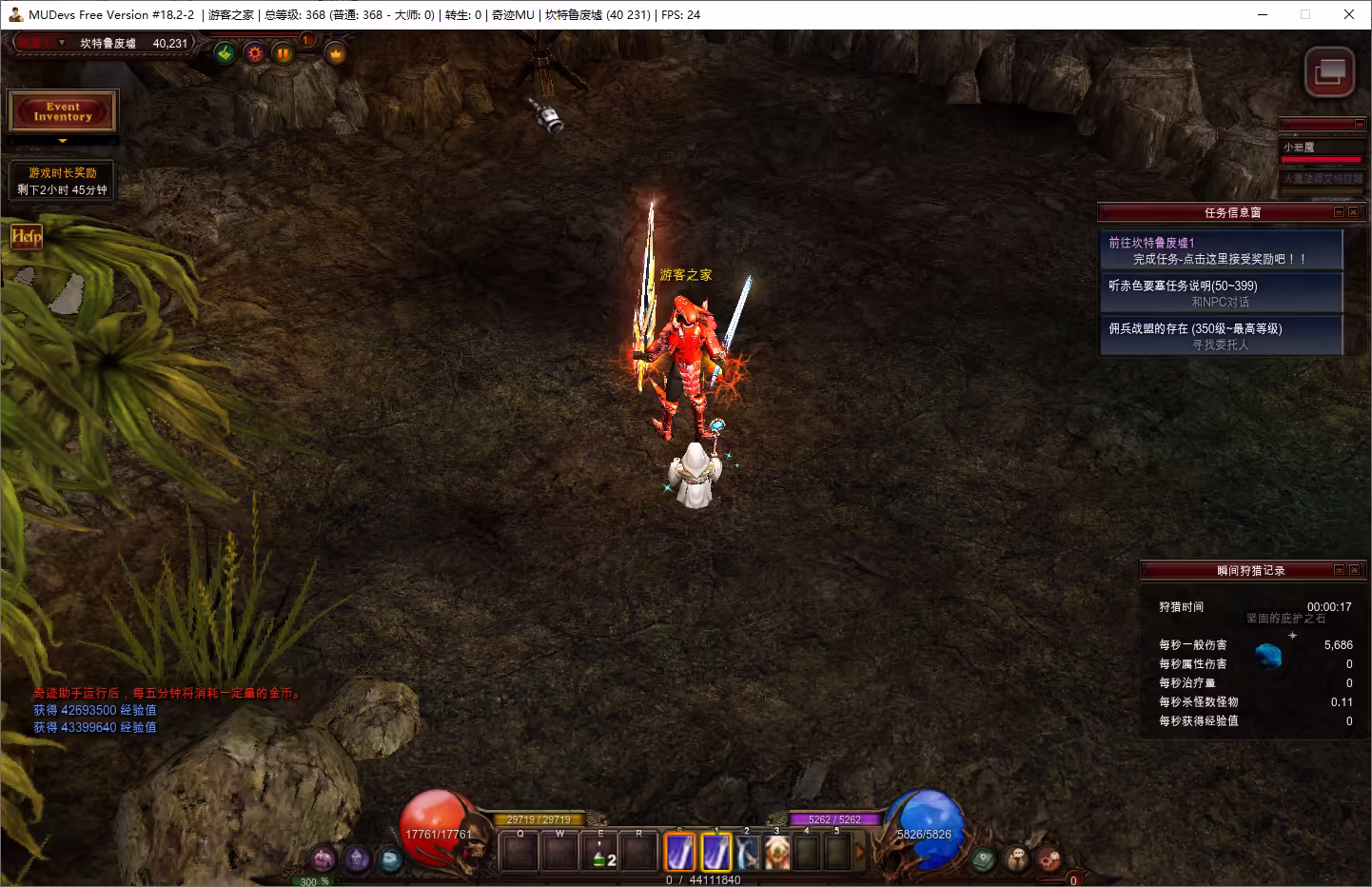
Task: Open the Event Inventory
Action: (63, 111)
